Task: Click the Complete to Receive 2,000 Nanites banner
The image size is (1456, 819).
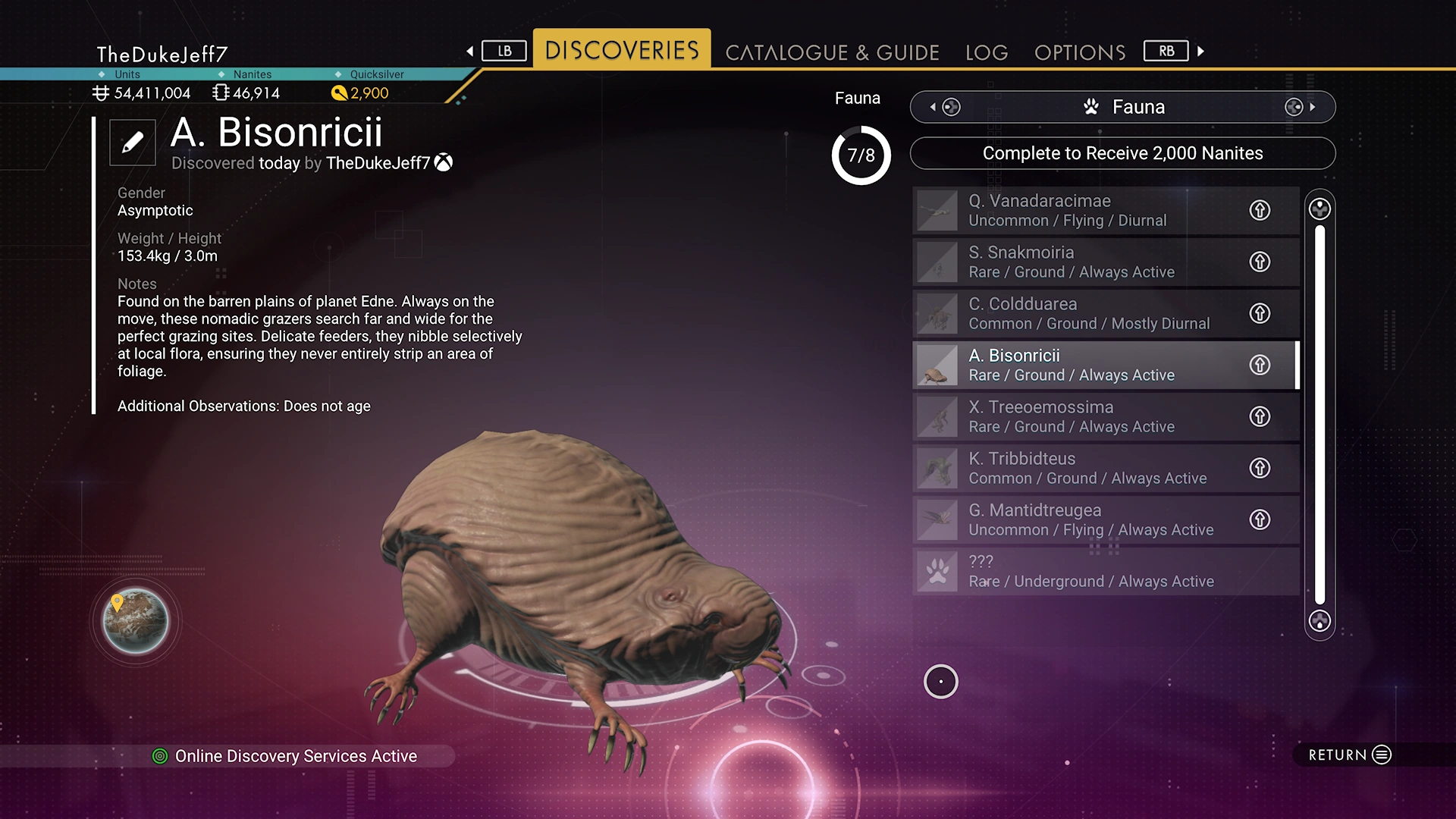Action: (1122, 153)
